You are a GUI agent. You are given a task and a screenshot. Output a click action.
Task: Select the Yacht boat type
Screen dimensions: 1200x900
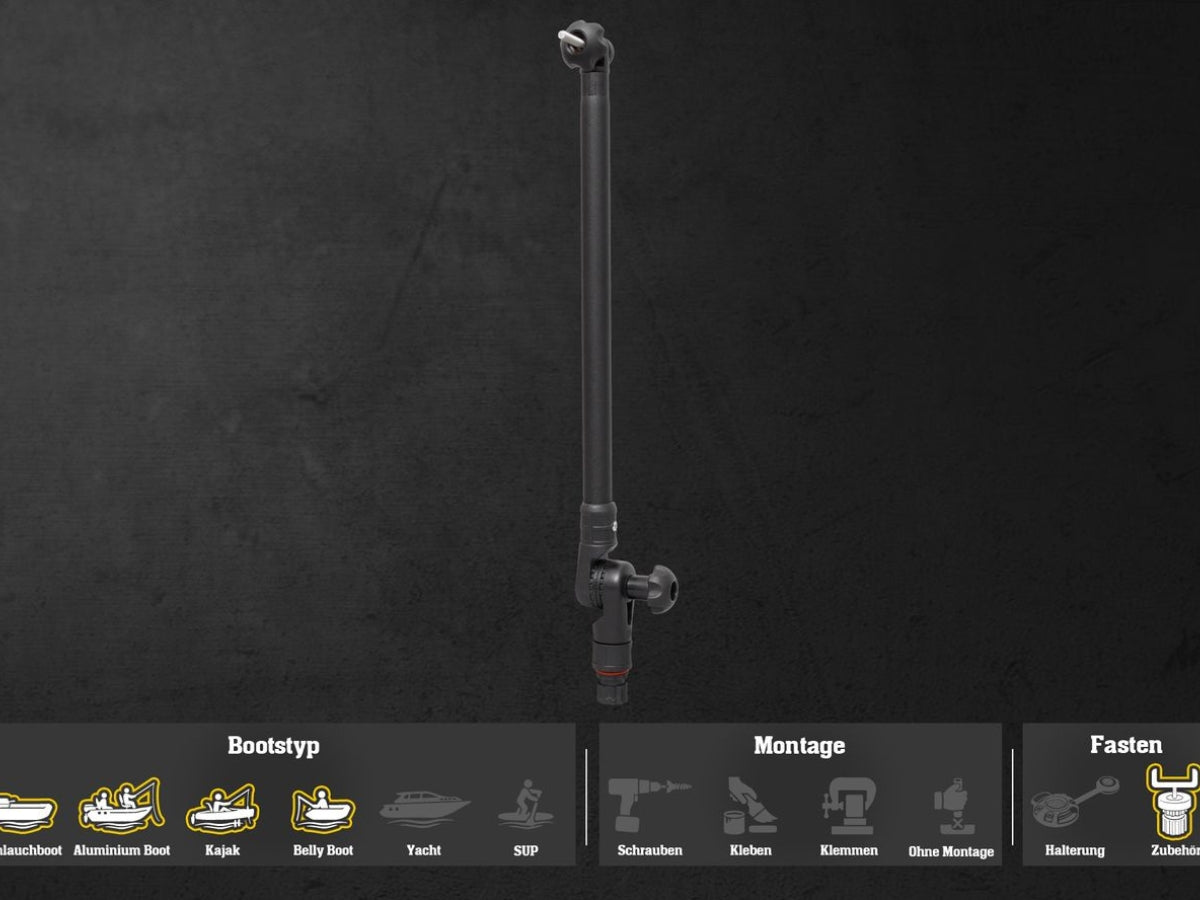(424, 807)
